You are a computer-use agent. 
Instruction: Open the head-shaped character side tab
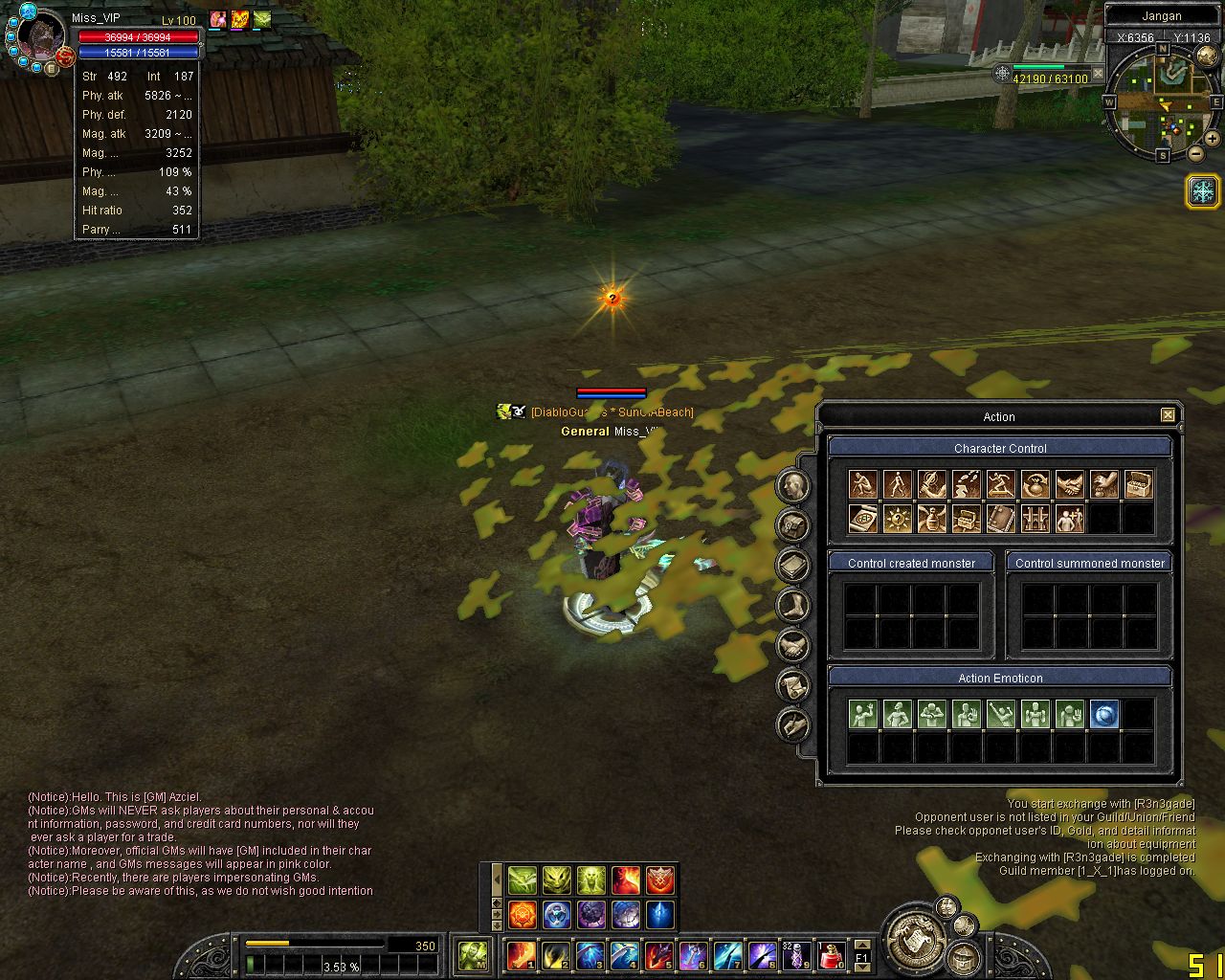pyautogui.click(x=792, y=486)
